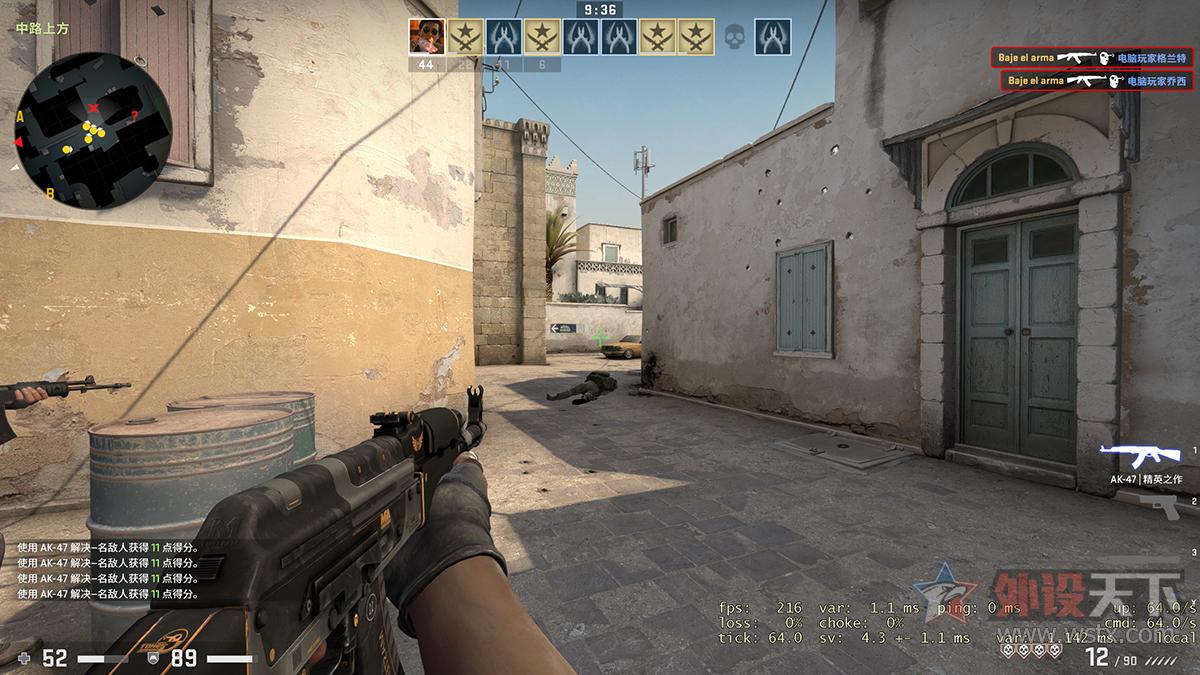Open the kill feed entry for 电脑玩家格兰特
This screenshot has height=675, width=1200.
click(x=1093, y=58)
